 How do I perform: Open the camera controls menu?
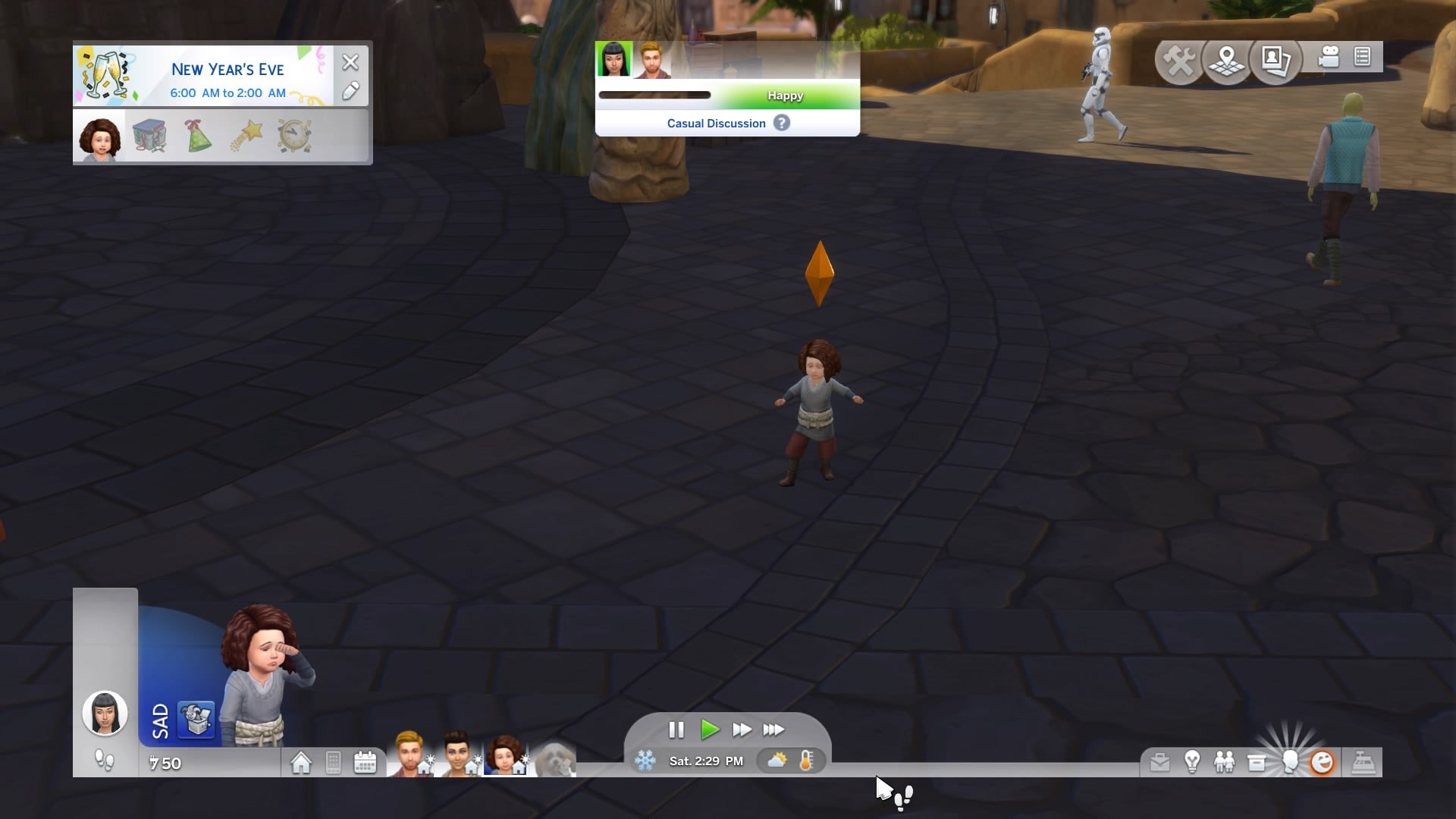tap(1329, 57)
